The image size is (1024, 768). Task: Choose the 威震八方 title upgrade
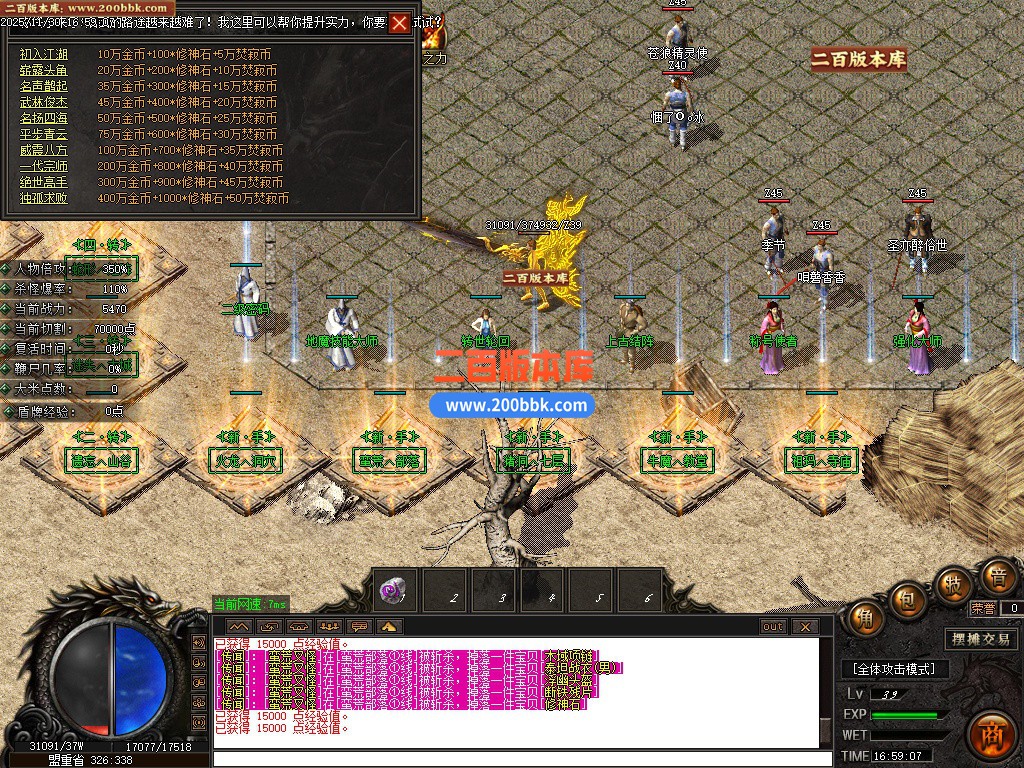tap(44, 150)
